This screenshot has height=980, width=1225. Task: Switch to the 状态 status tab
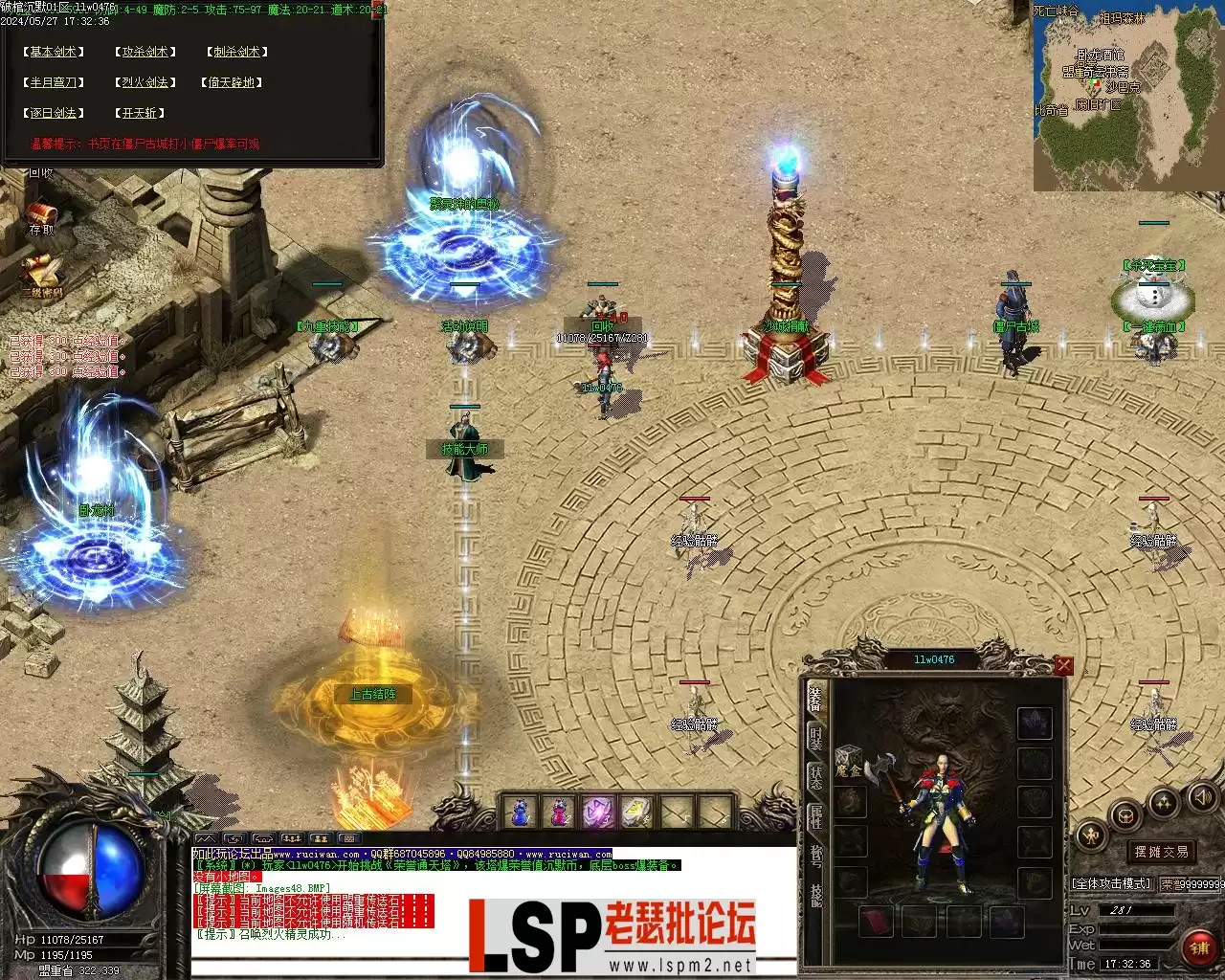[x=815, y=777]
